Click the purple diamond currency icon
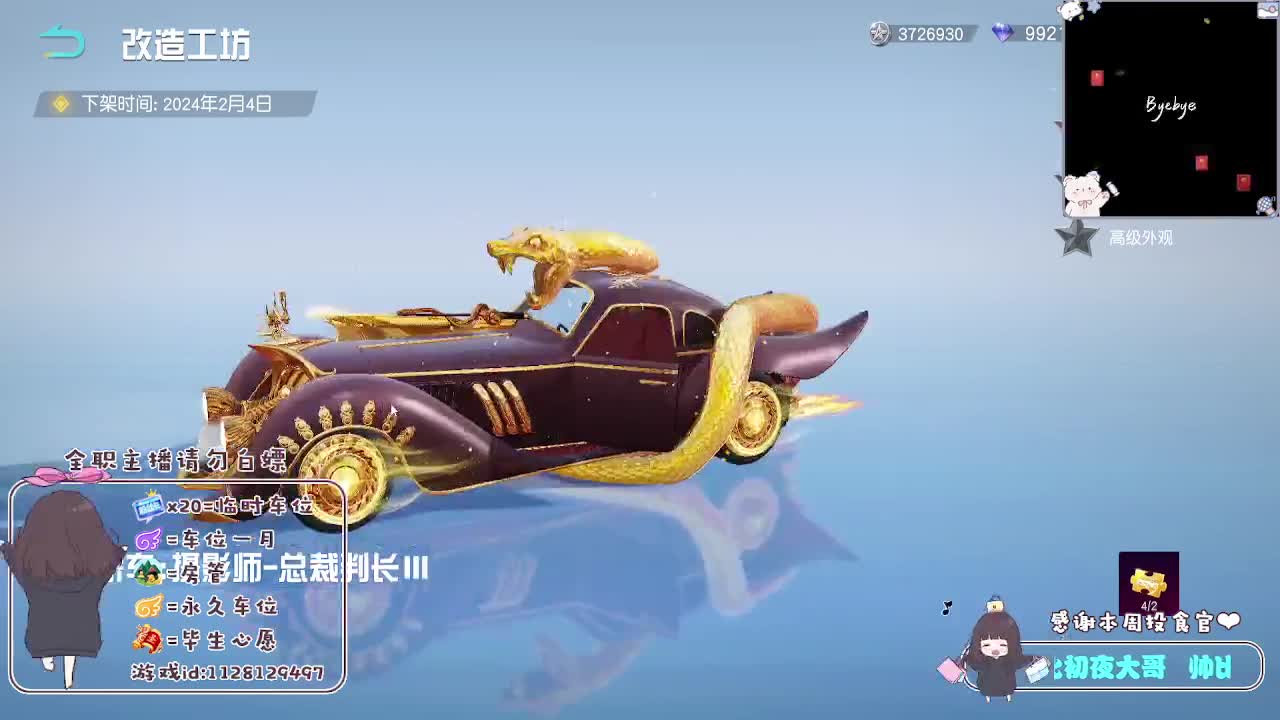This screenshot has height=720, width=1280. pos(1003,35)
